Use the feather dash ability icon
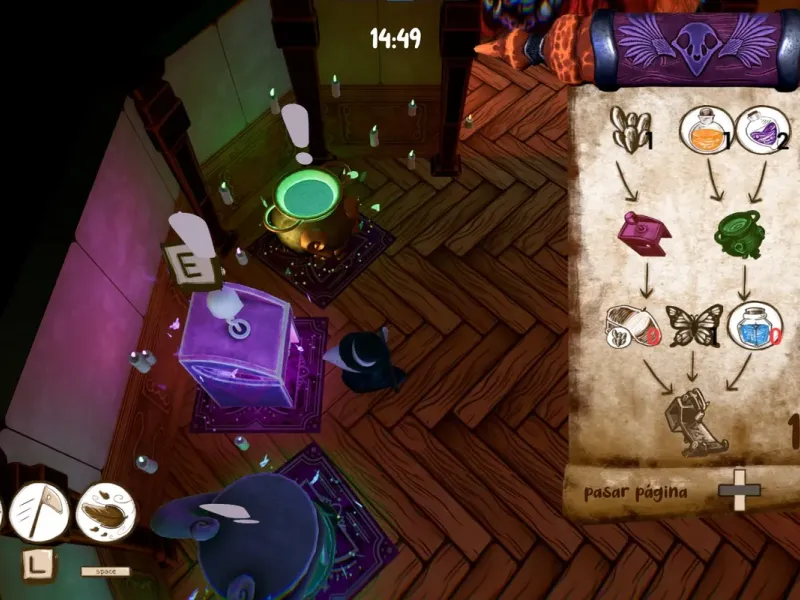This screenshot has width=800, height=600. (x=105, y=511)
